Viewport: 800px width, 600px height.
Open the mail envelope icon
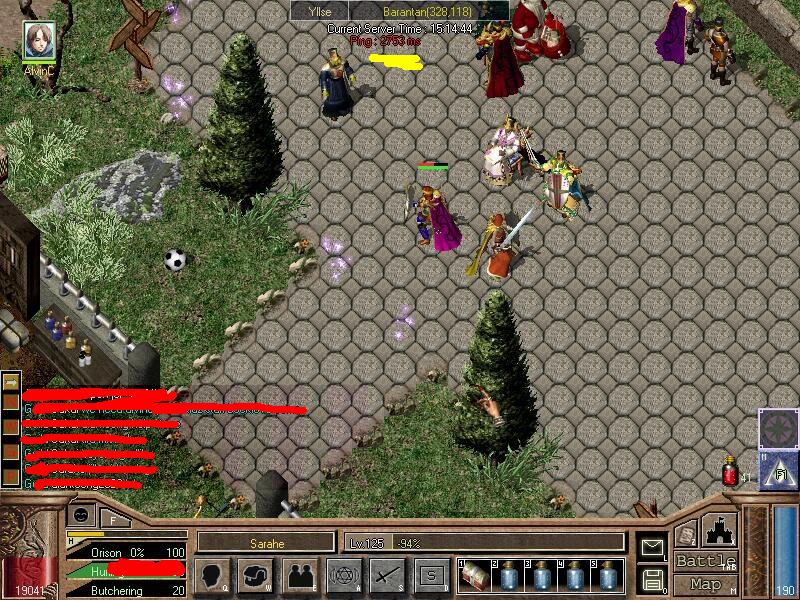point(652,546)
